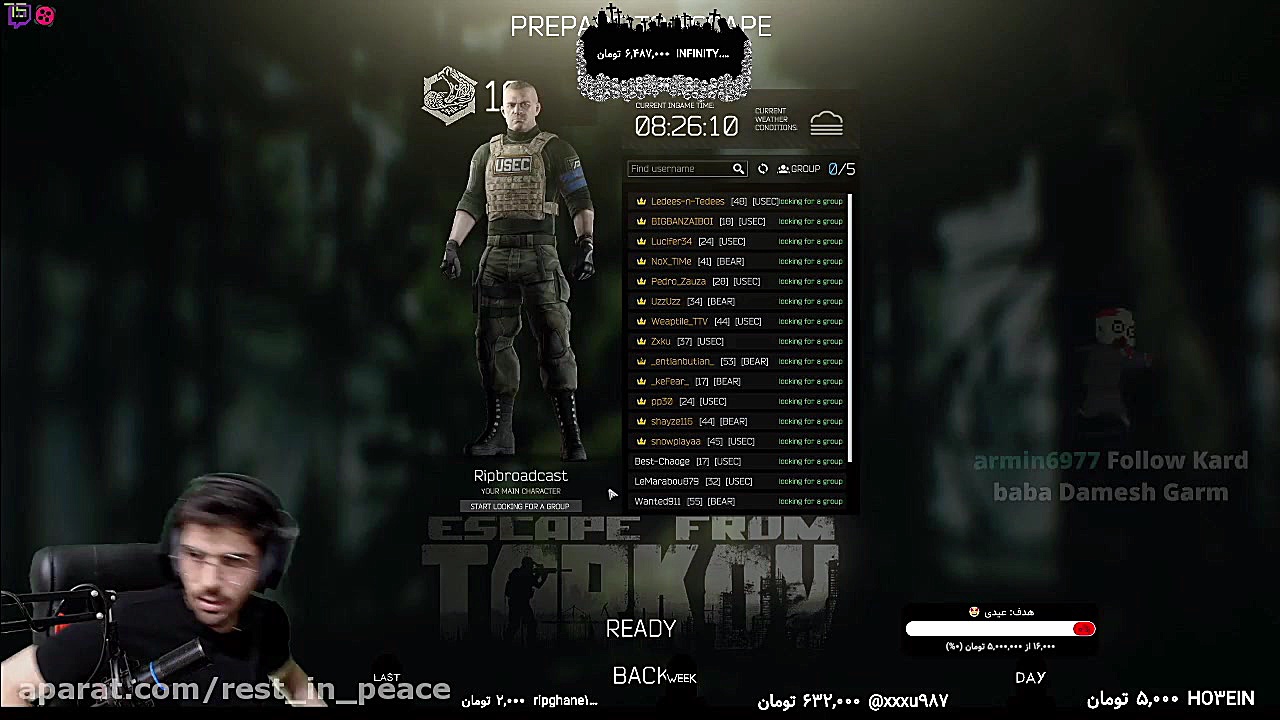Start looking for a group
The image size is (1280, 720).
click(520, 506)
